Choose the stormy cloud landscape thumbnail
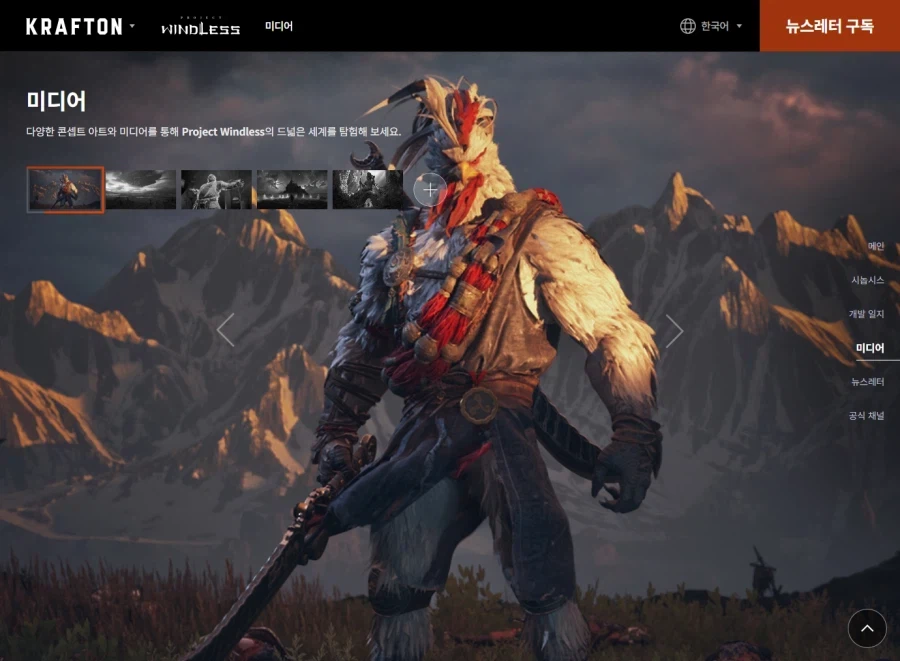This screenshot has width=900, height=661. tap(141, 189)
